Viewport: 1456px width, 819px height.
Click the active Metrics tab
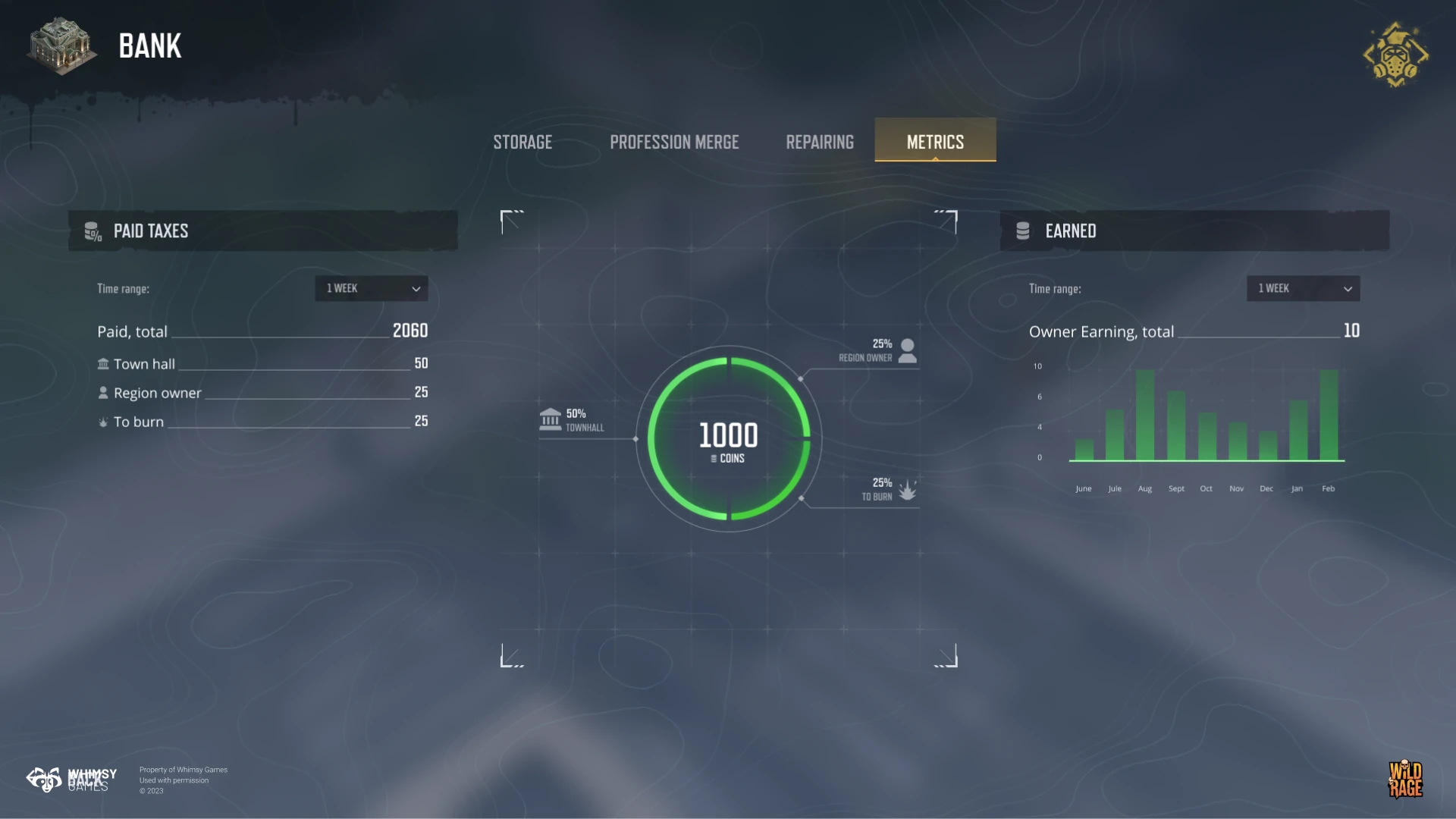[935, 141]
